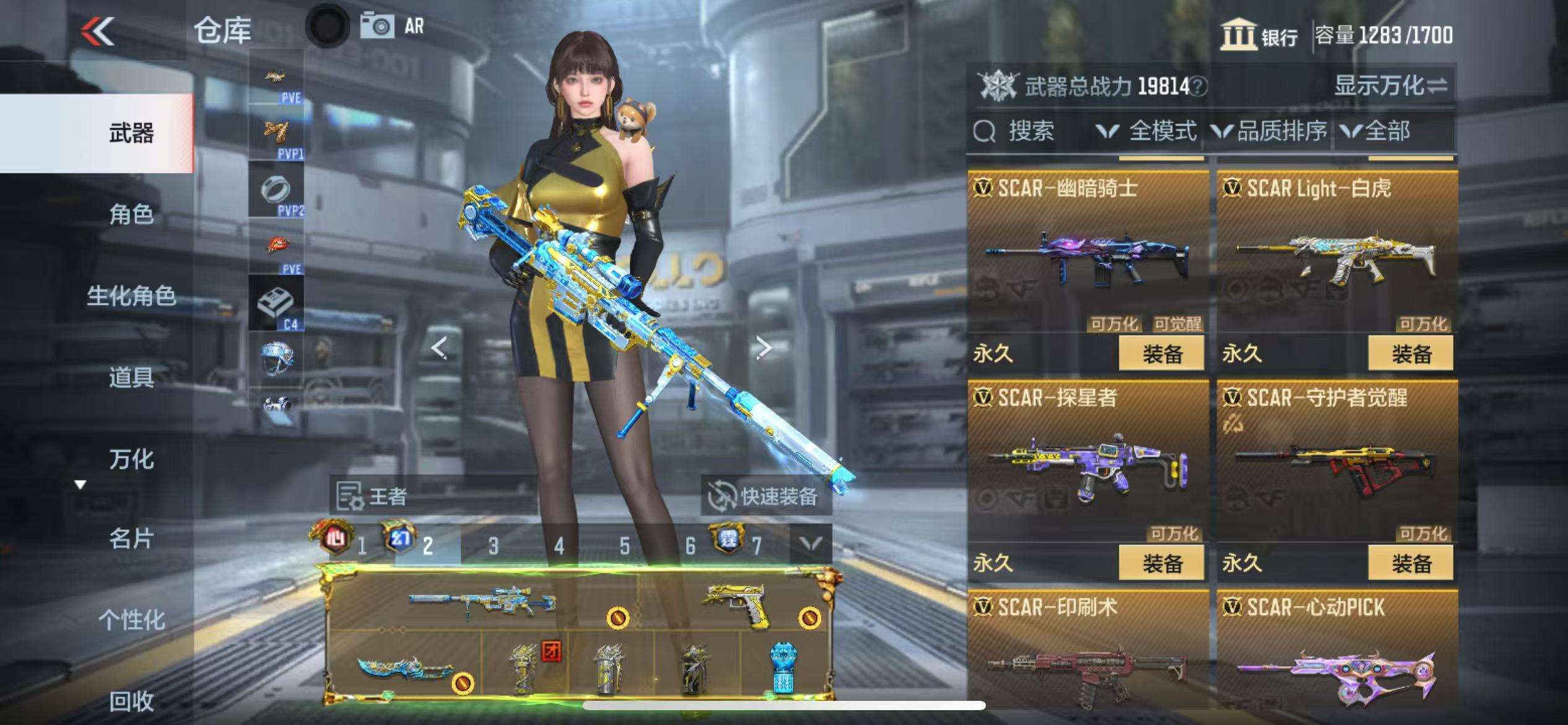Open the 角色 character tab
1568x725 pixels.
click(131, 214)
